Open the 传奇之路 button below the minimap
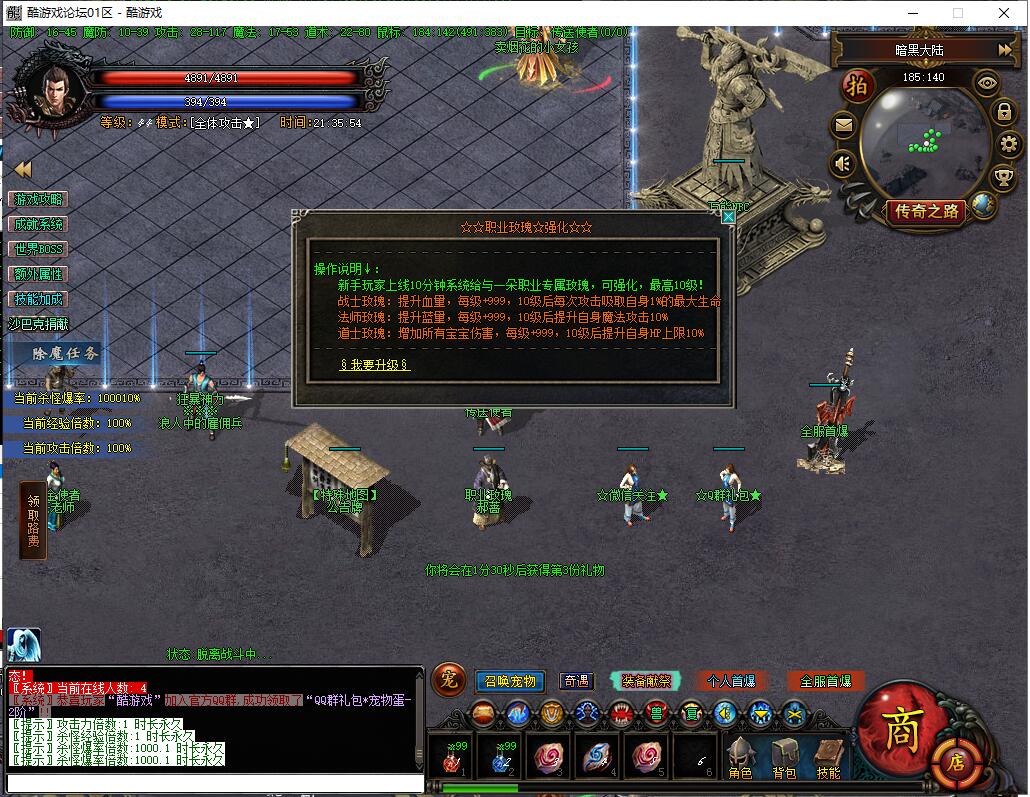This screenshot has width=1030, height=797. coord(926,211)
